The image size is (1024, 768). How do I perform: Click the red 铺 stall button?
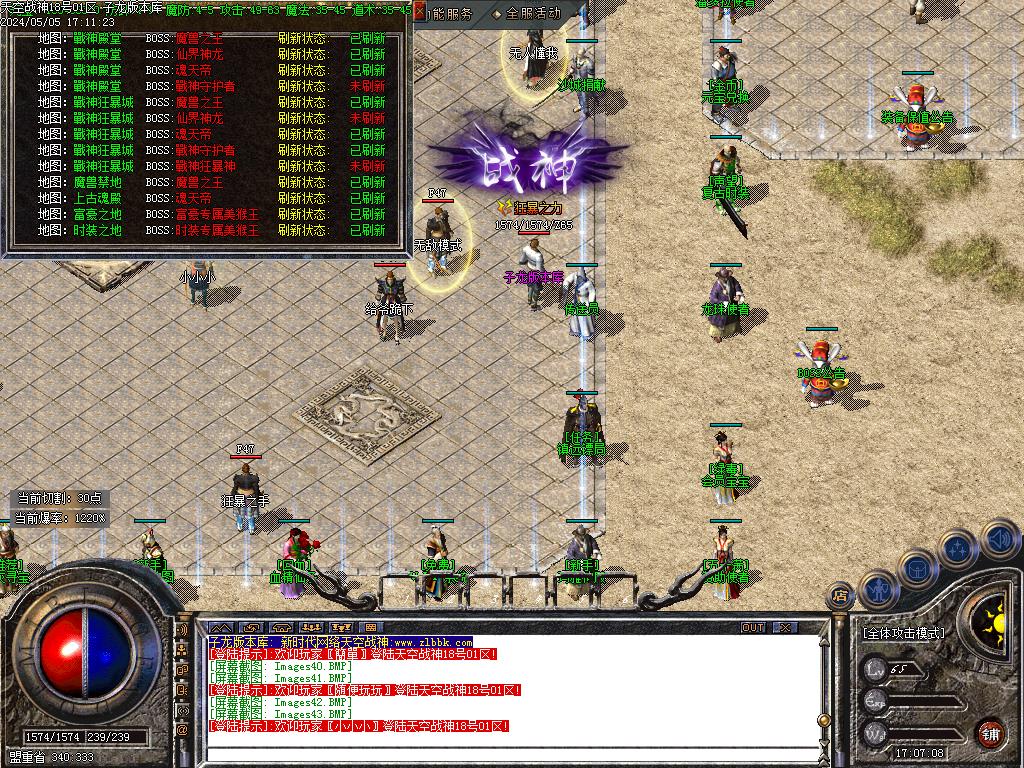(x=990, y=731)
